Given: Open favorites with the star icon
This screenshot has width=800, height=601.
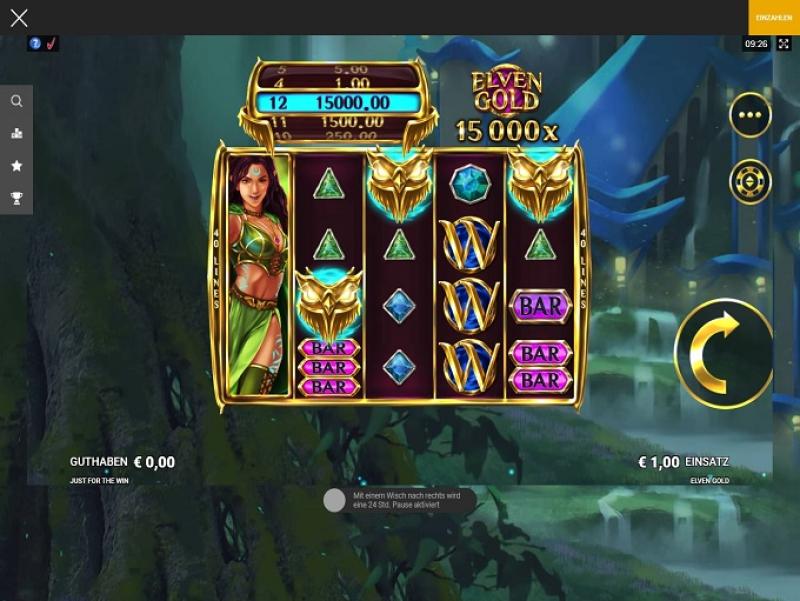Looking at the screenshot, I should point(16,166).
